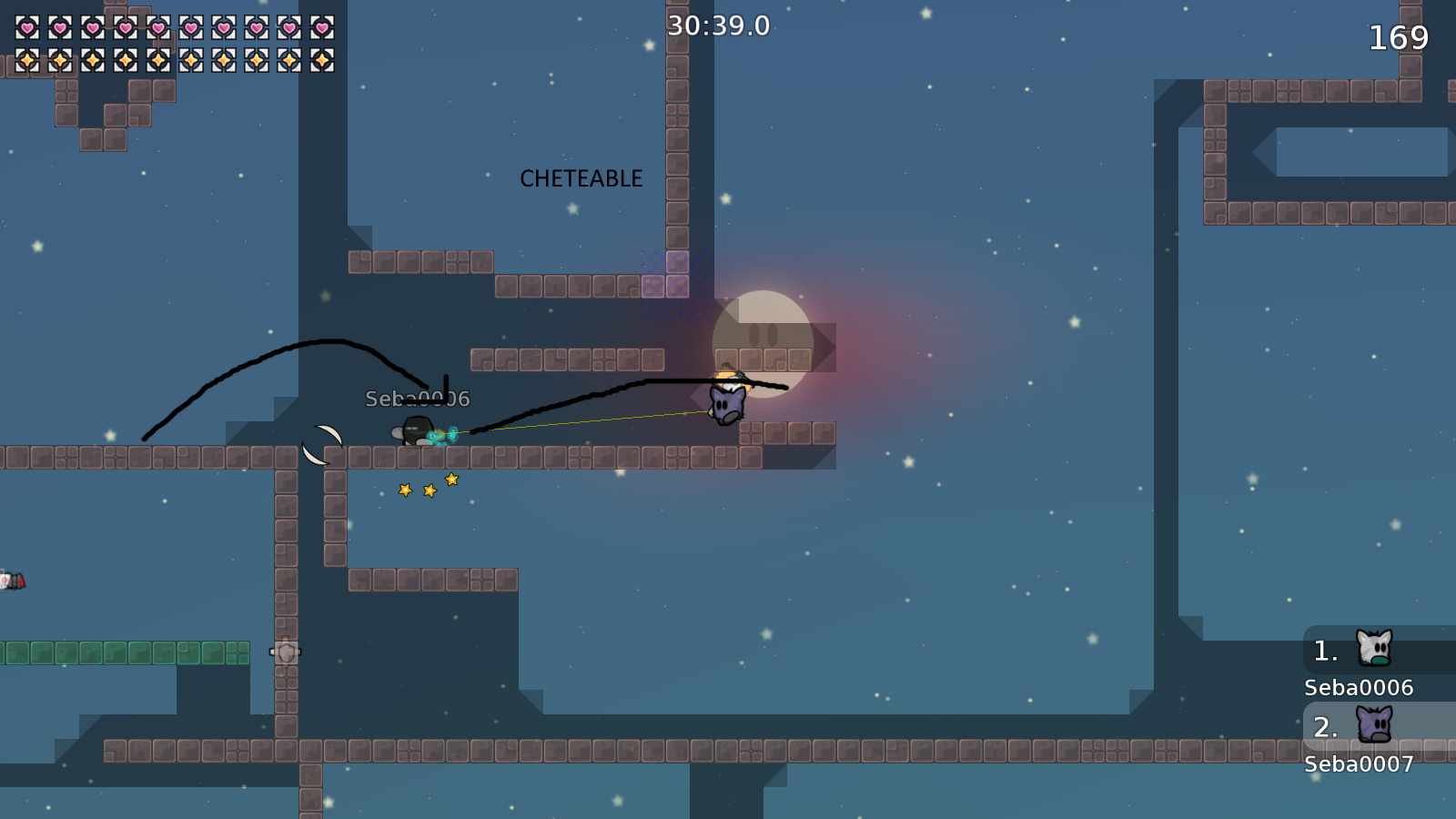Click the crescent boomerang near Seba0006
1456x819 pixels.
tap(320, 445)
